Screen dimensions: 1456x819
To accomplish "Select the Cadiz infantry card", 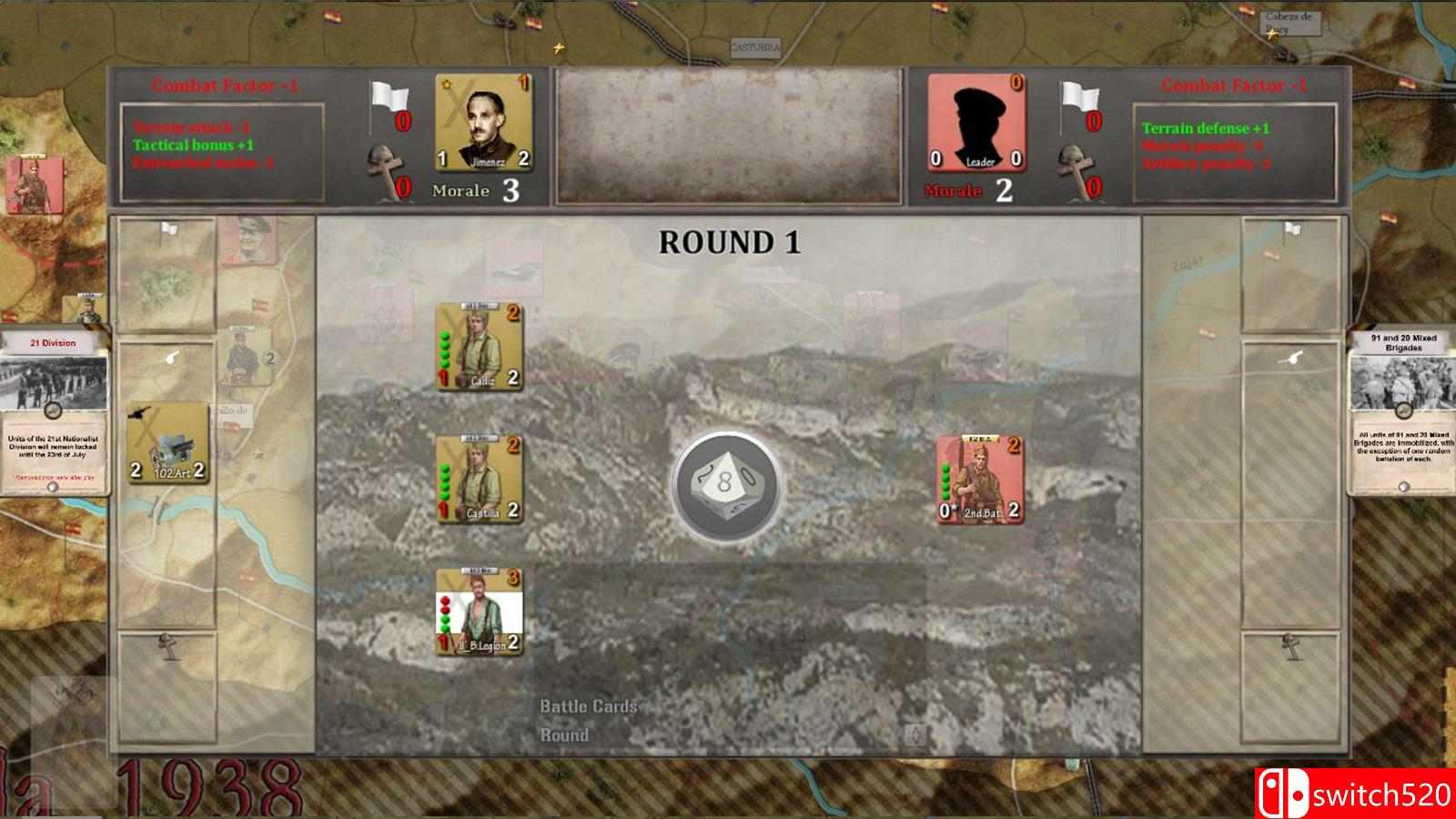I will click(479, 348).
